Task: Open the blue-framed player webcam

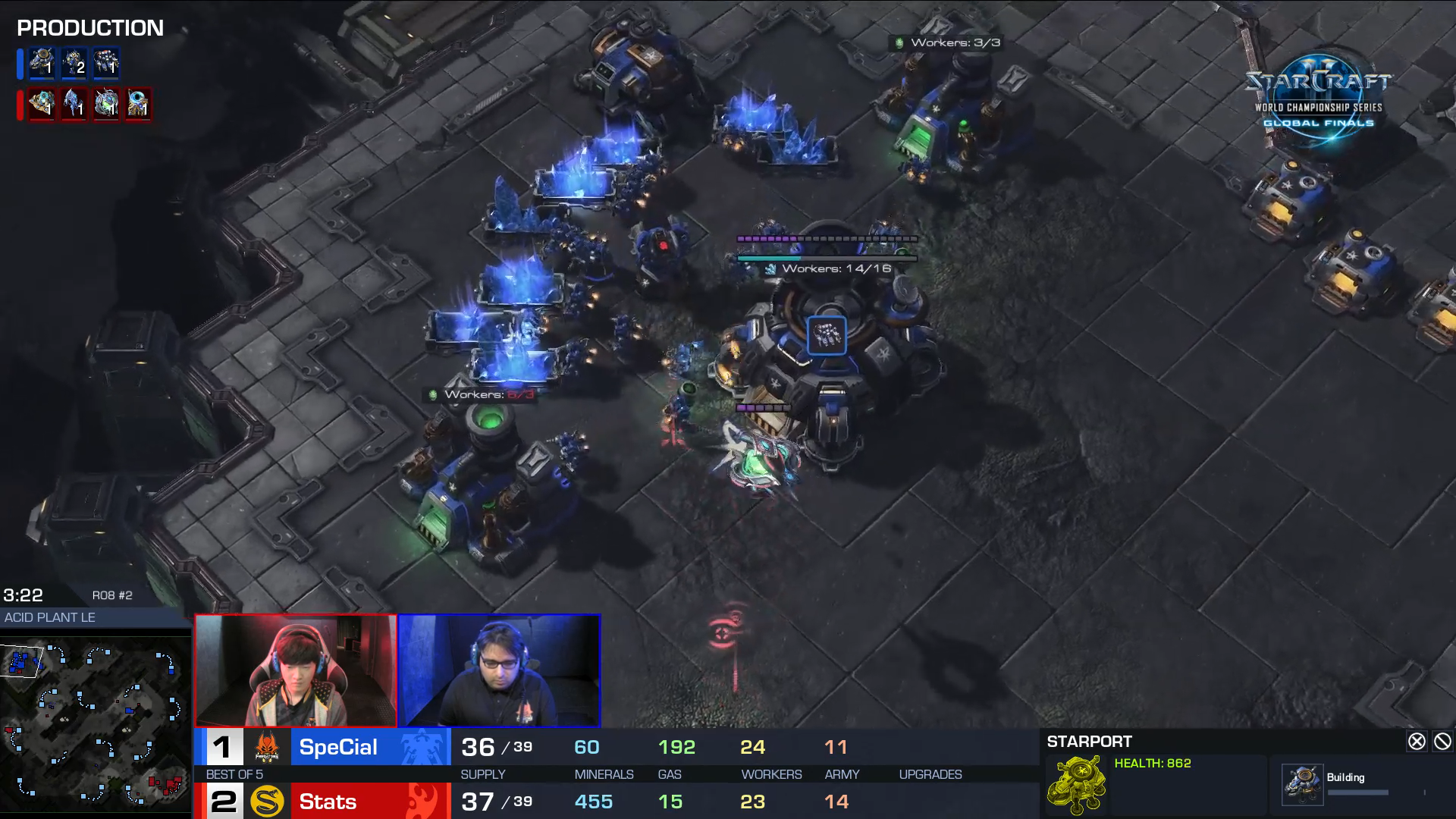Action: (x=500, y=671)
